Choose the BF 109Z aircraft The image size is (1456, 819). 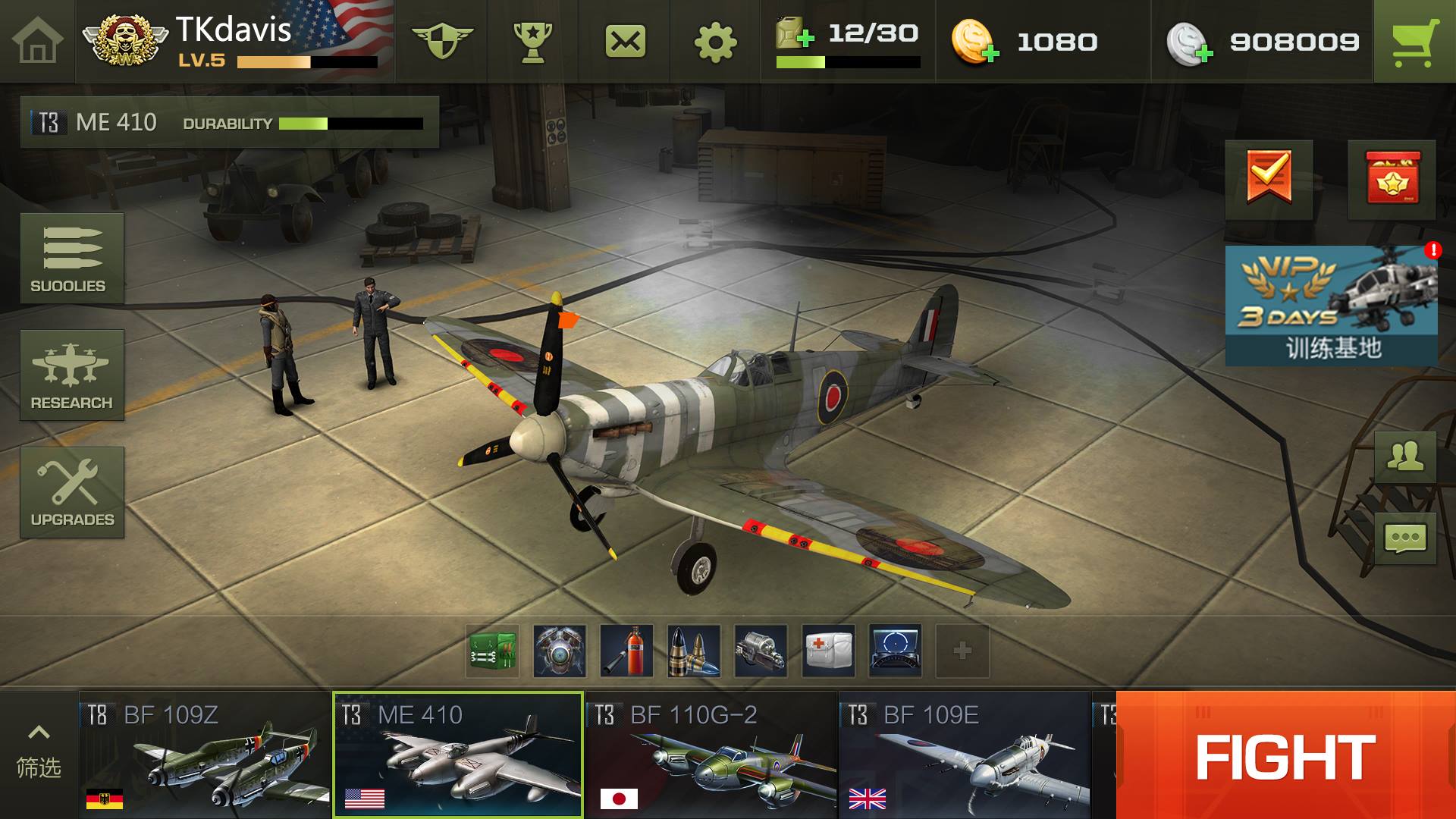(205, 755)
